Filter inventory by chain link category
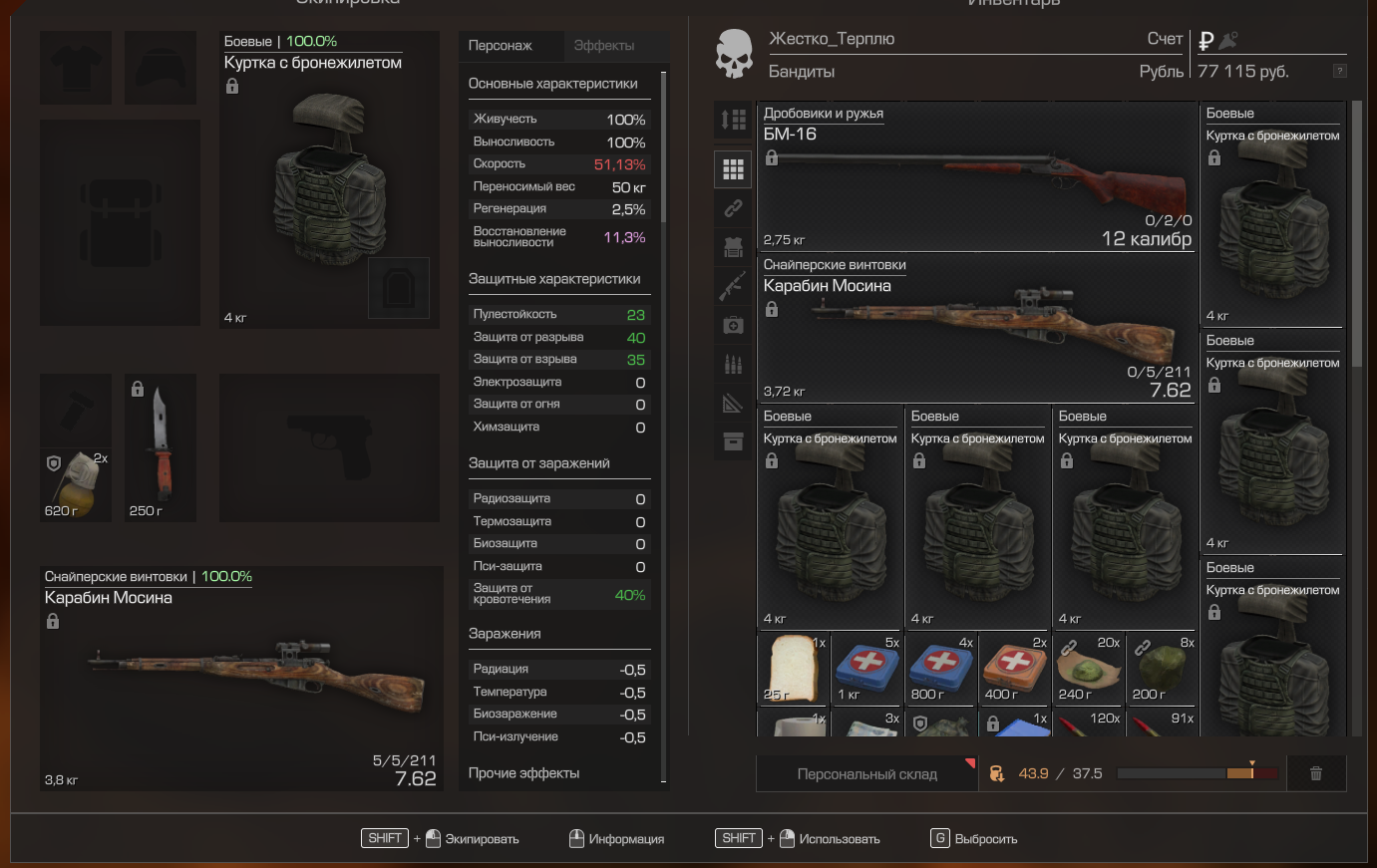1377x868 pixels. click(x=733, y=208)
